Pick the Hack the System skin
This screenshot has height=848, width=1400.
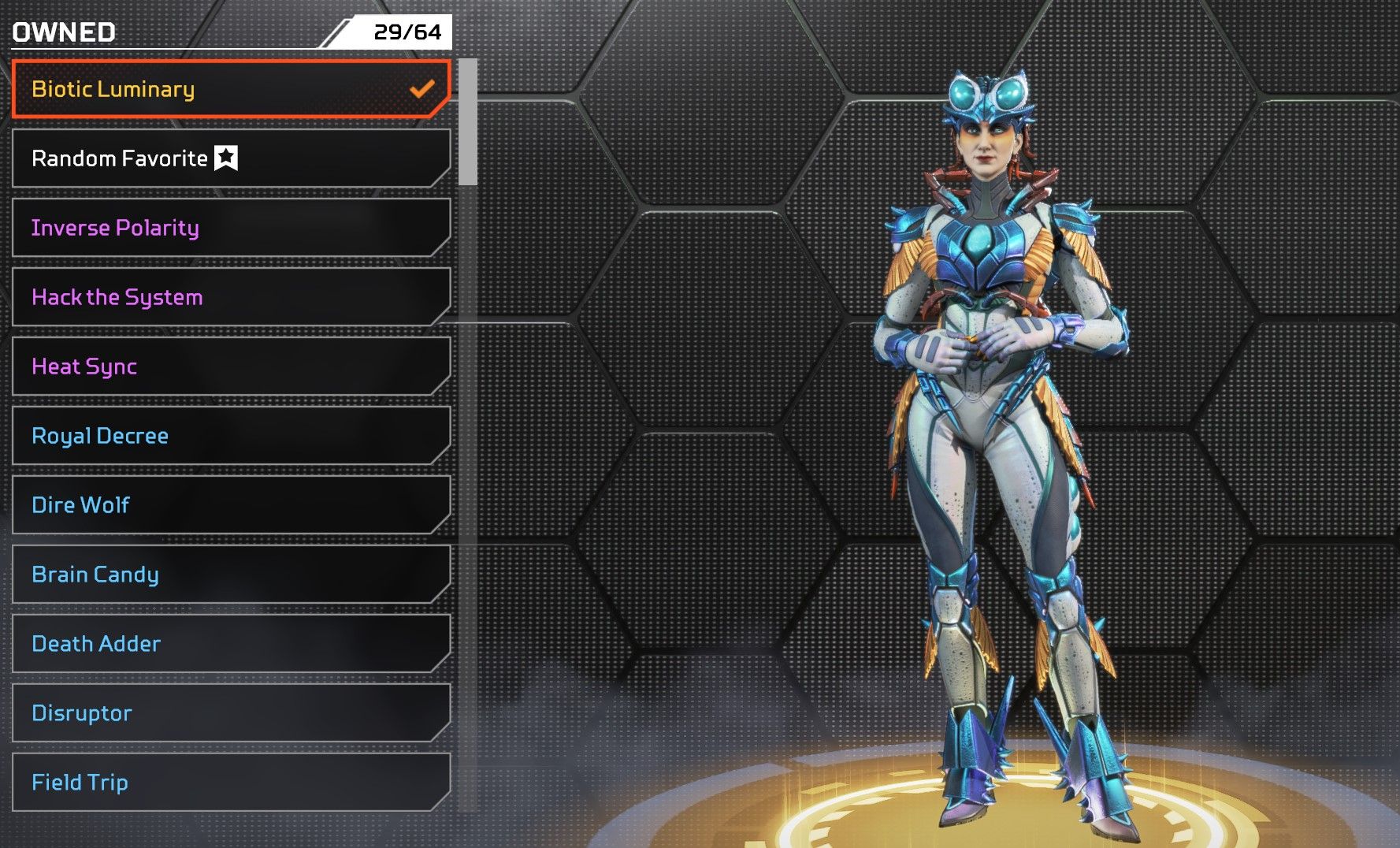point(230,297)
